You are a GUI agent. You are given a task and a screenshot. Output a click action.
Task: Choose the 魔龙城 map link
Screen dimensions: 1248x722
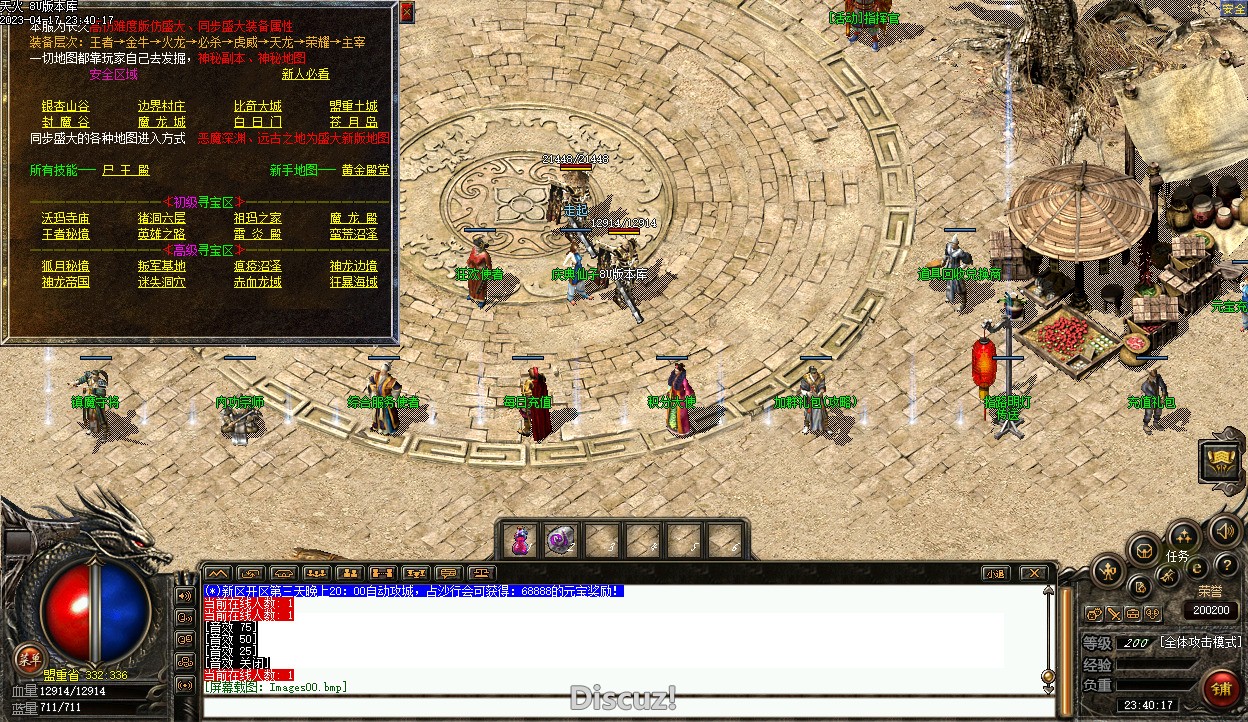pos(161,122)
